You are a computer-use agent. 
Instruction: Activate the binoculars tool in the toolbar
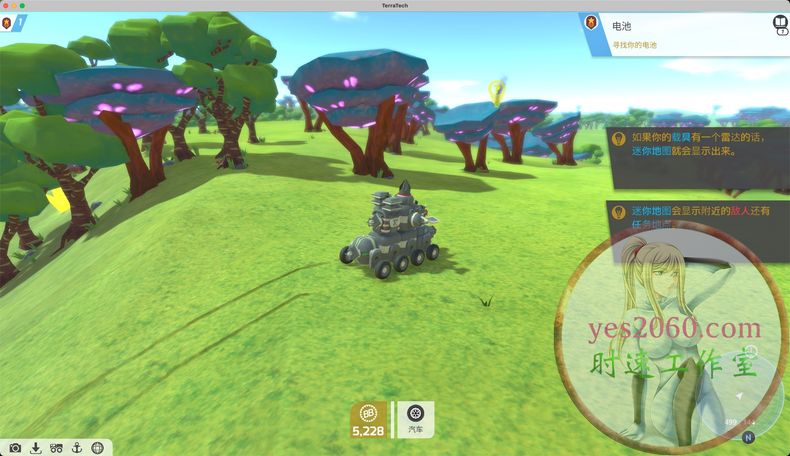tap(56, 448)
